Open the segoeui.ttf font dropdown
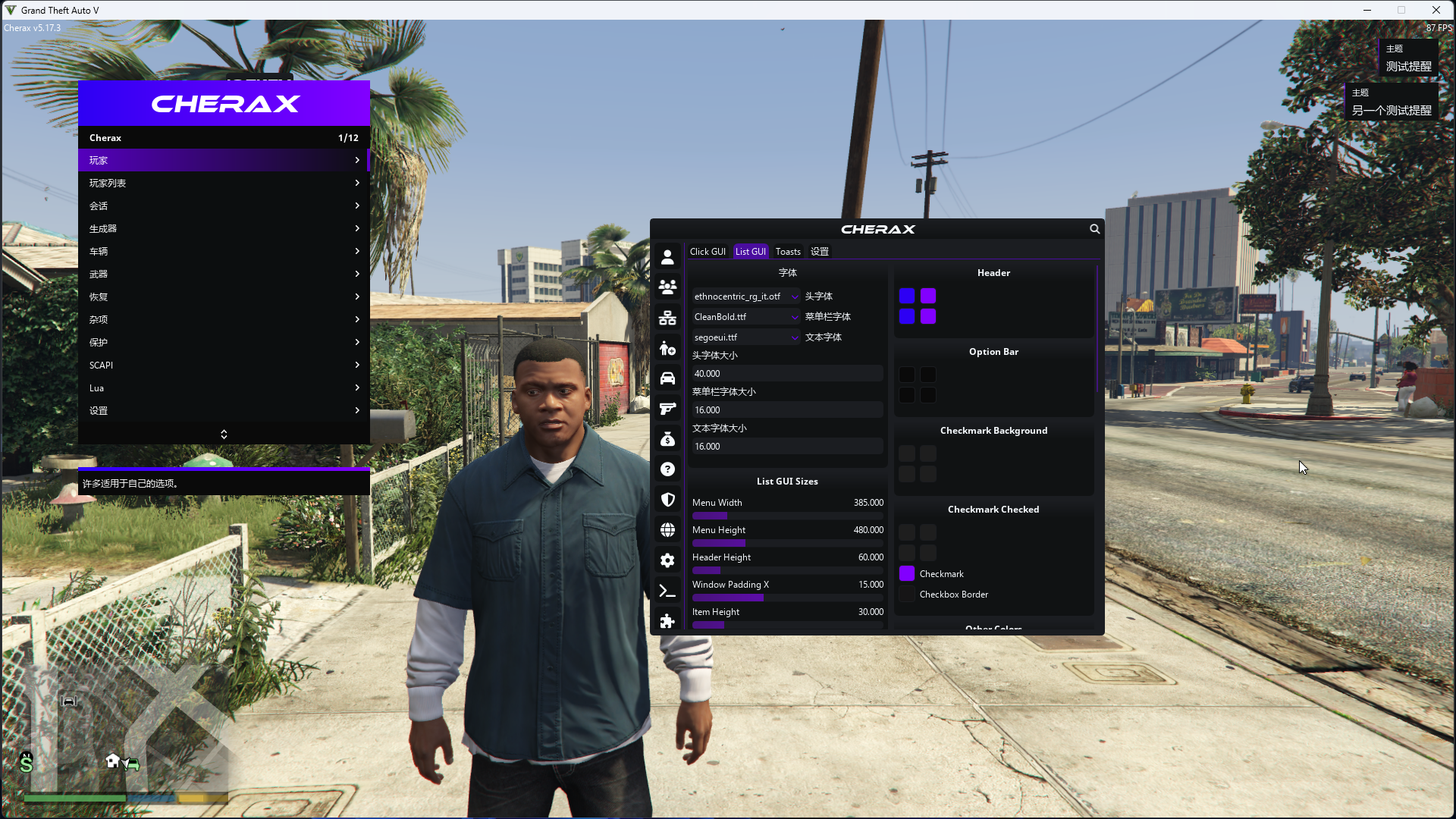This screenshot has height=819, width=1456. (745, 337)
